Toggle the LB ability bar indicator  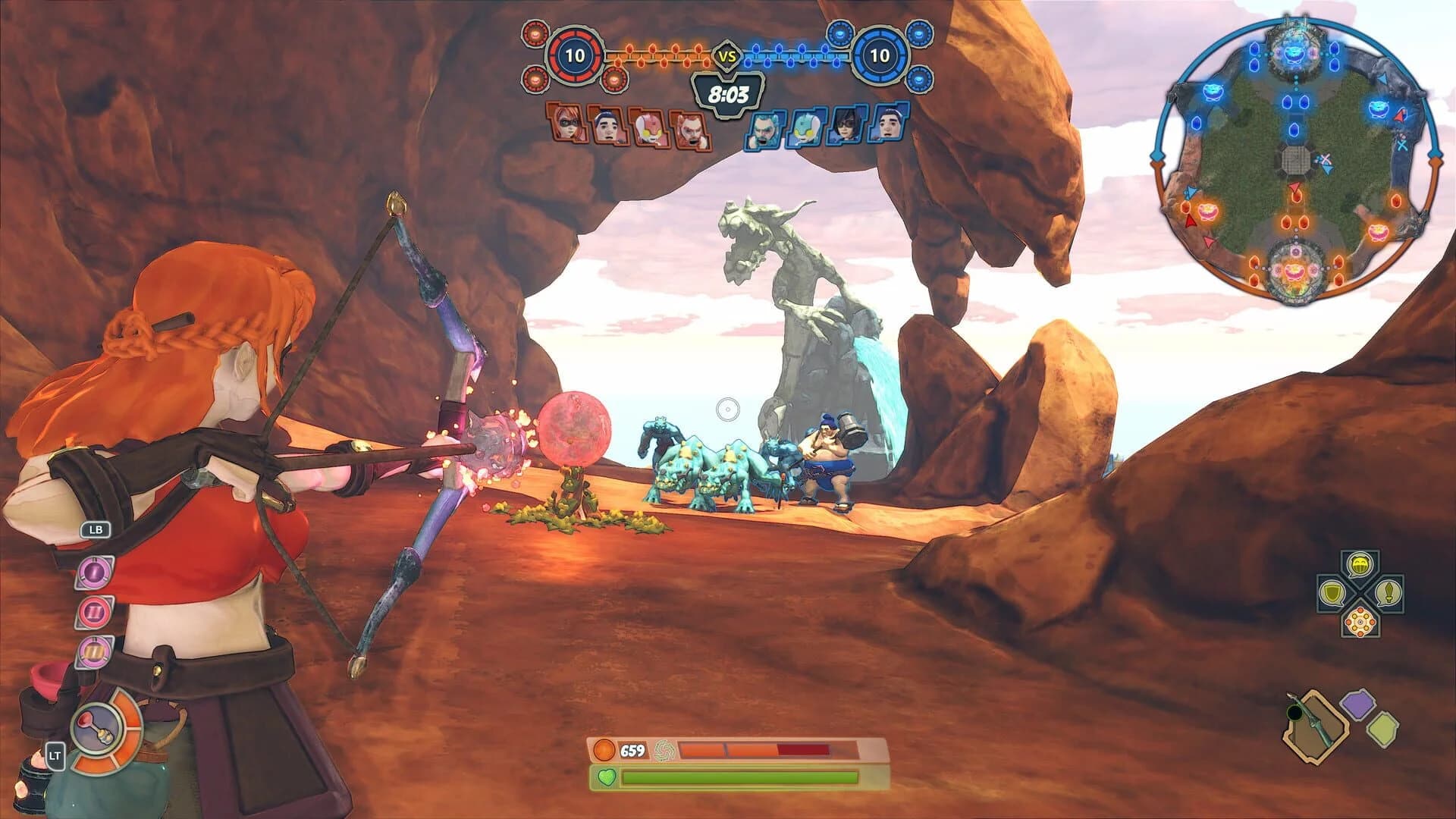tap(96, 530)
